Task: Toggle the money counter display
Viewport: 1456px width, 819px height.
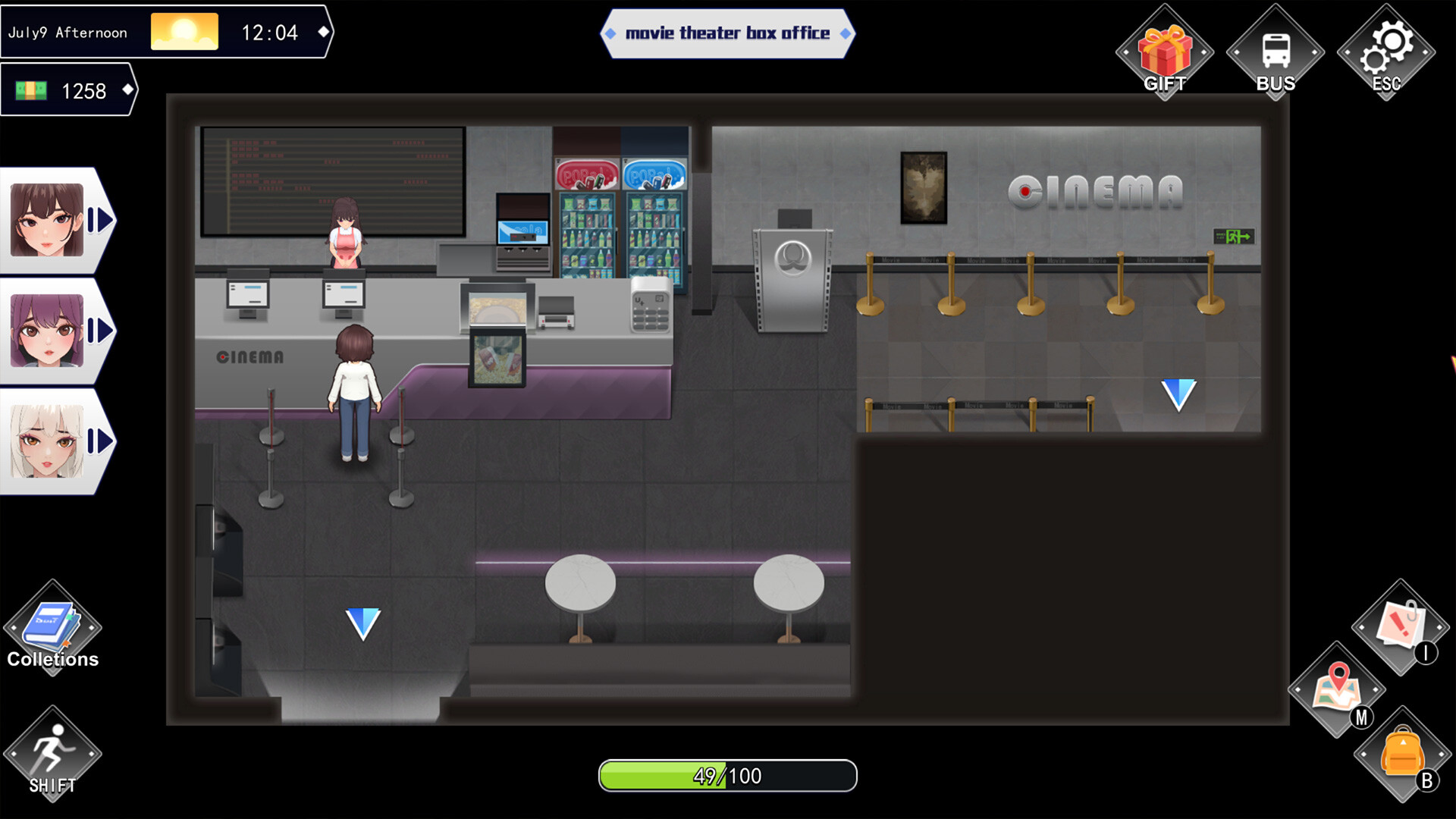Action: coord(68,91)
